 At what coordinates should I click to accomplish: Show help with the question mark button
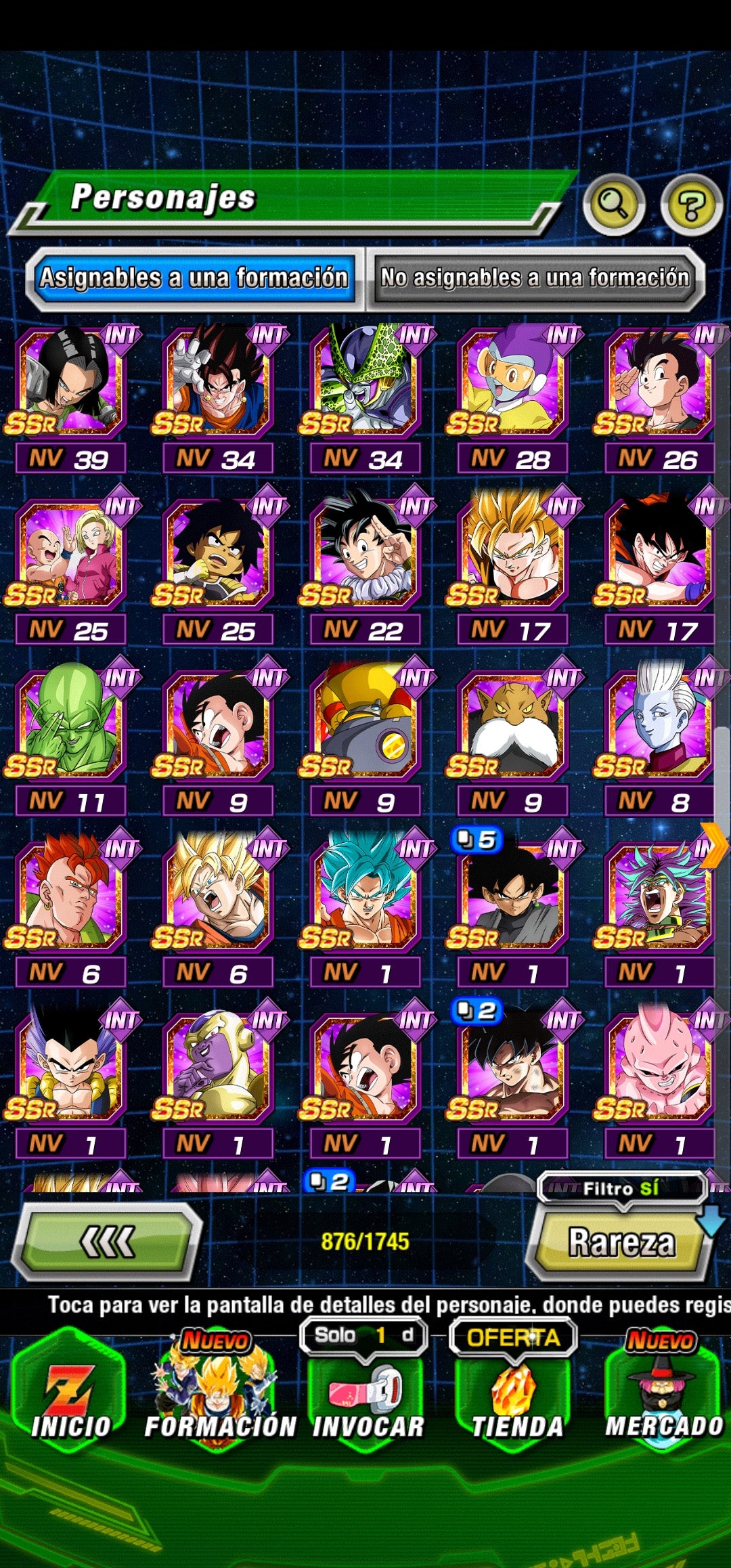click(x=691, y=204)
